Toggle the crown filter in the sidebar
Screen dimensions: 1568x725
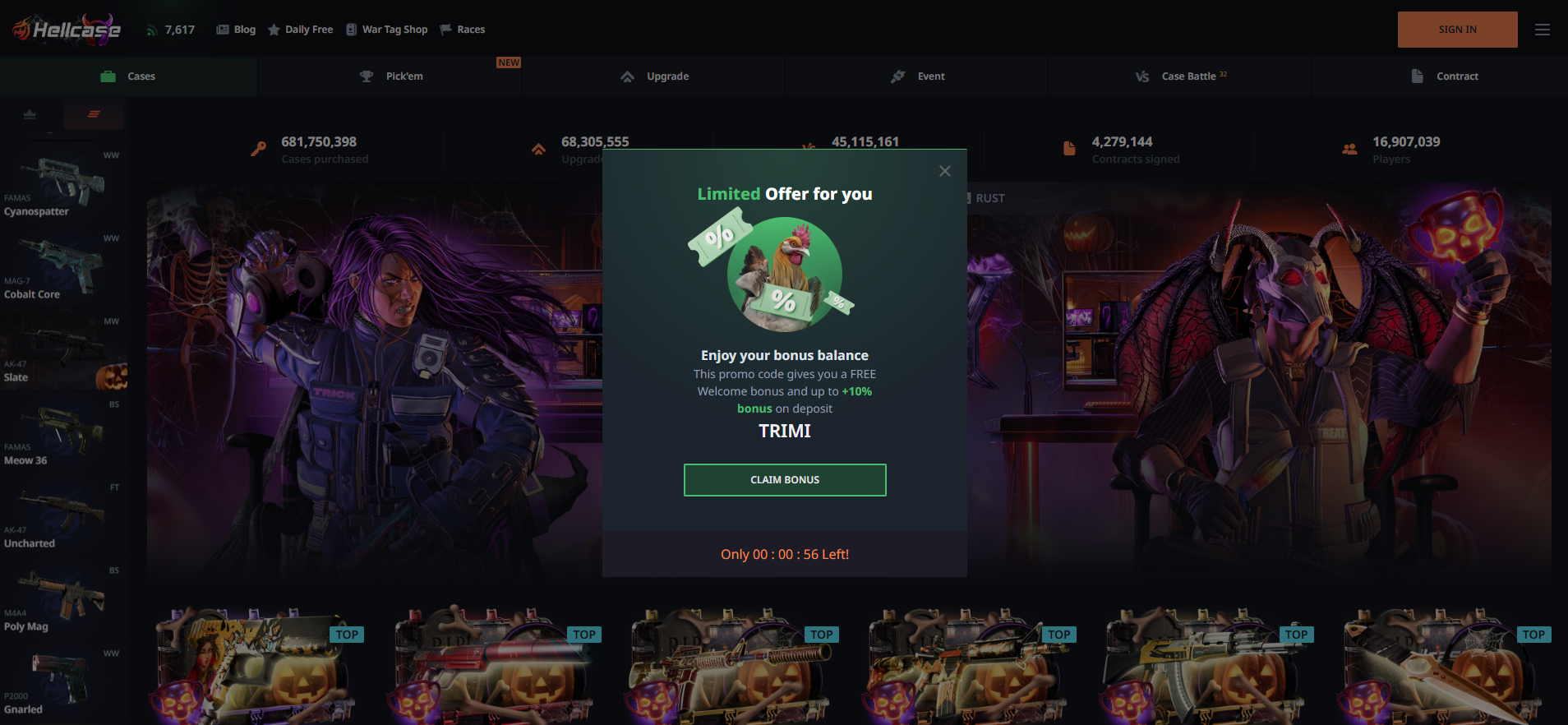point(31,115)
